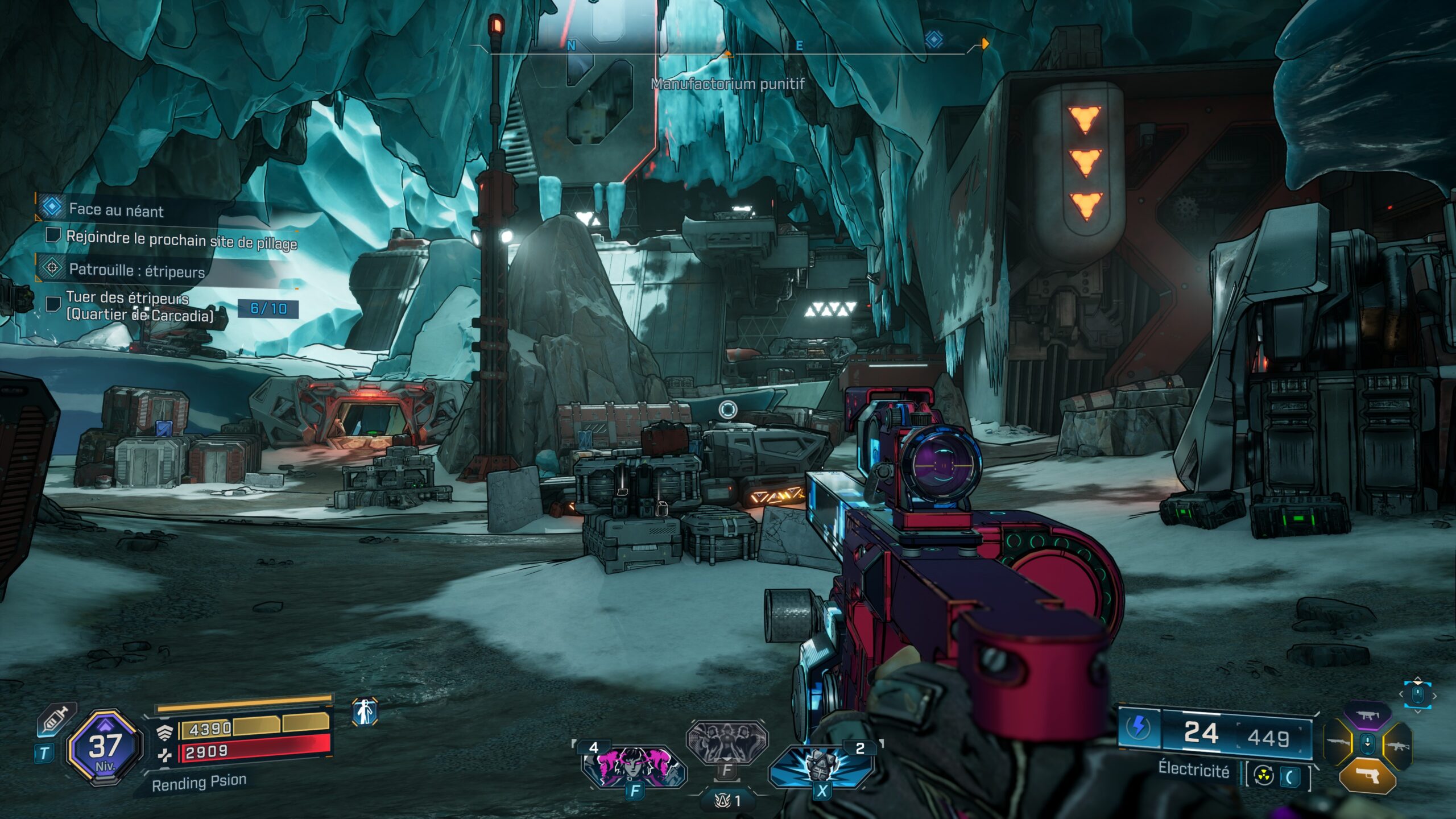Screen dimensions: 1456x819
Task: Open the "Patrouille : étripeurs" objective entry
Action: click(136, 270)
